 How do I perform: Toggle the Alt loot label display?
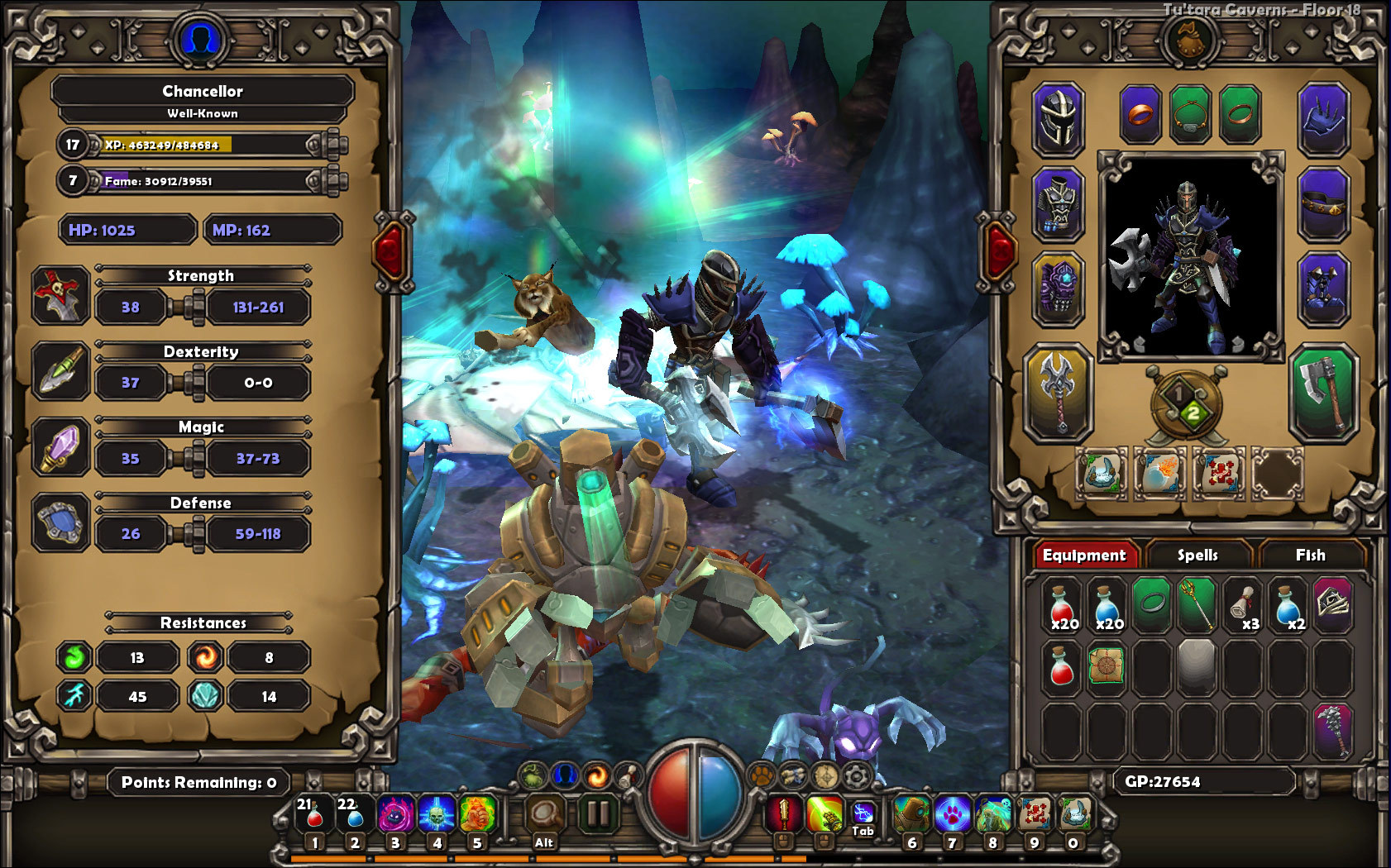(543, 841)
